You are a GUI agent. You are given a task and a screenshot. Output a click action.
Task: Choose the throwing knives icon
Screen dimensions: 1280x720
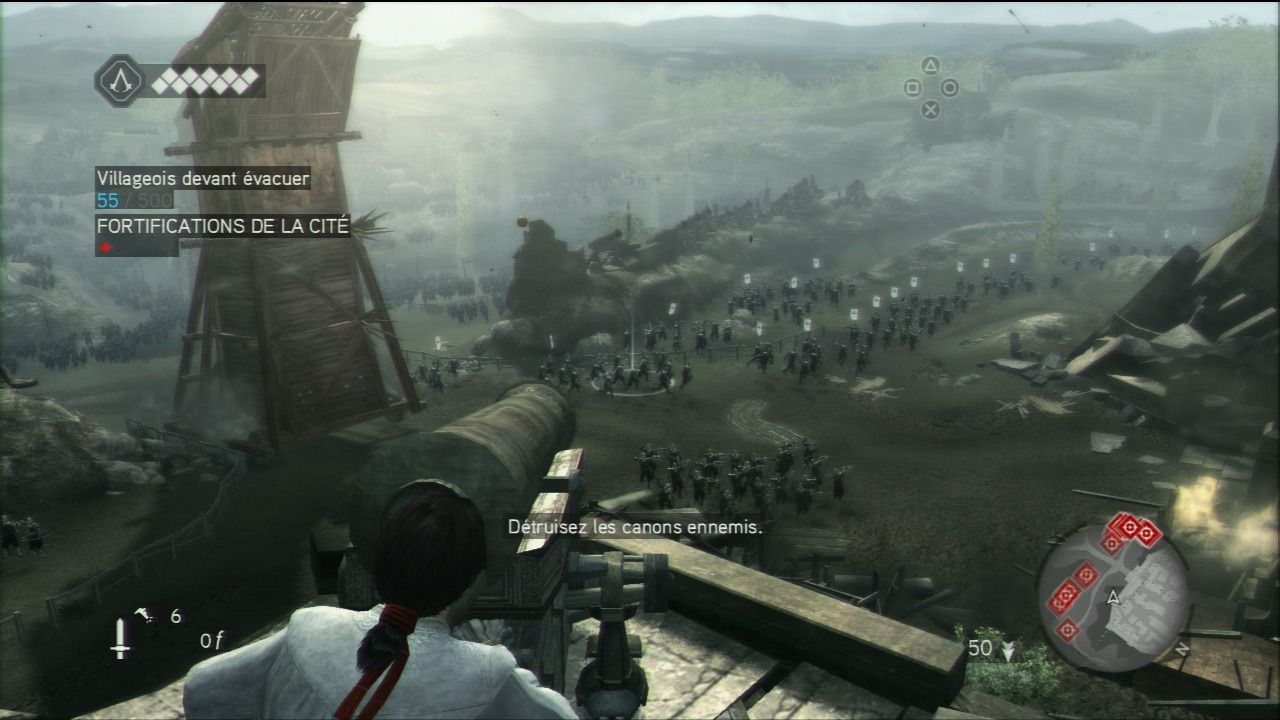145,615
